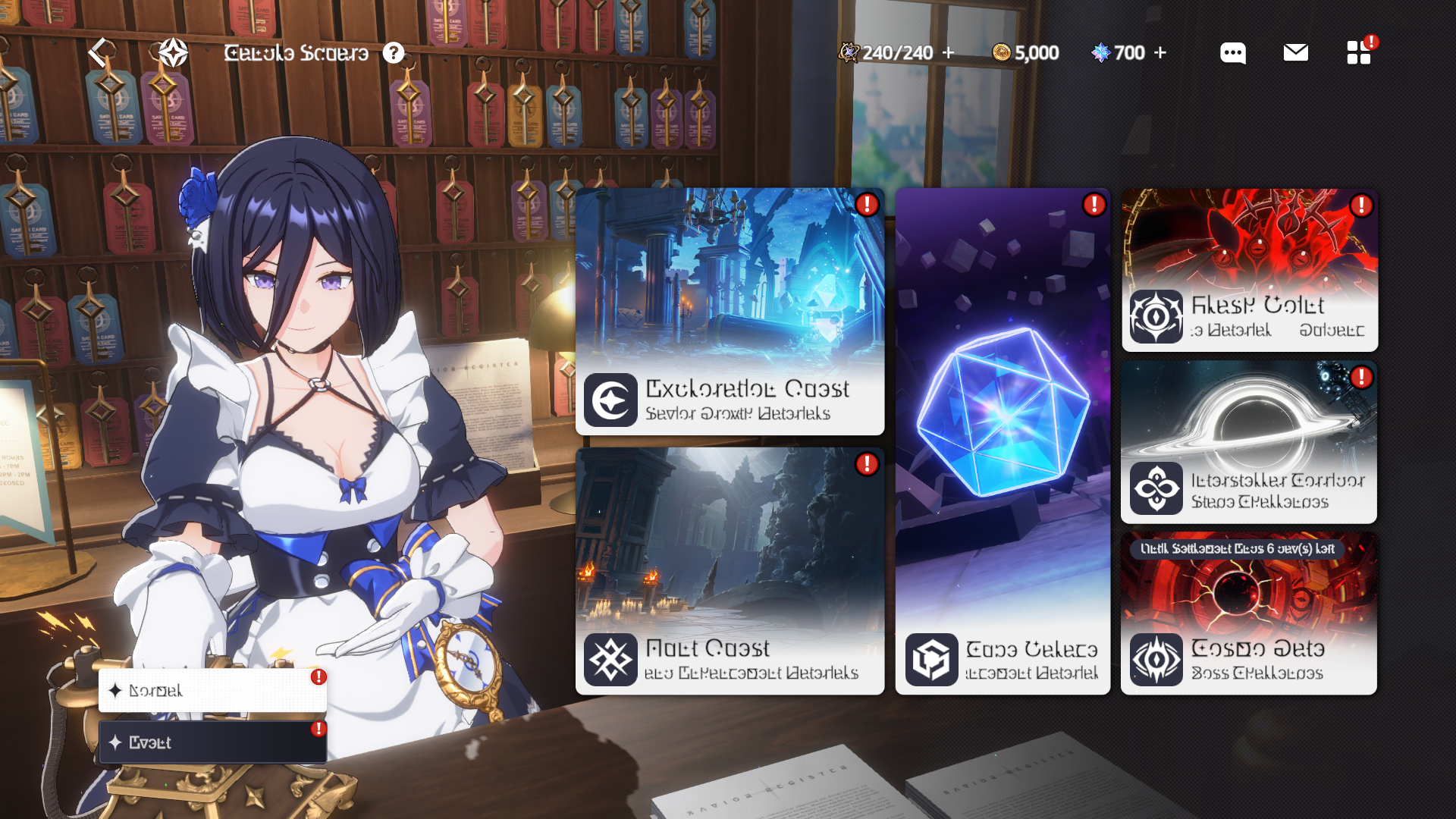The width and height of the screenshot is (1456, 819).
Task: Select the red core boss challenge card
Action: (x=1249, y=614)
